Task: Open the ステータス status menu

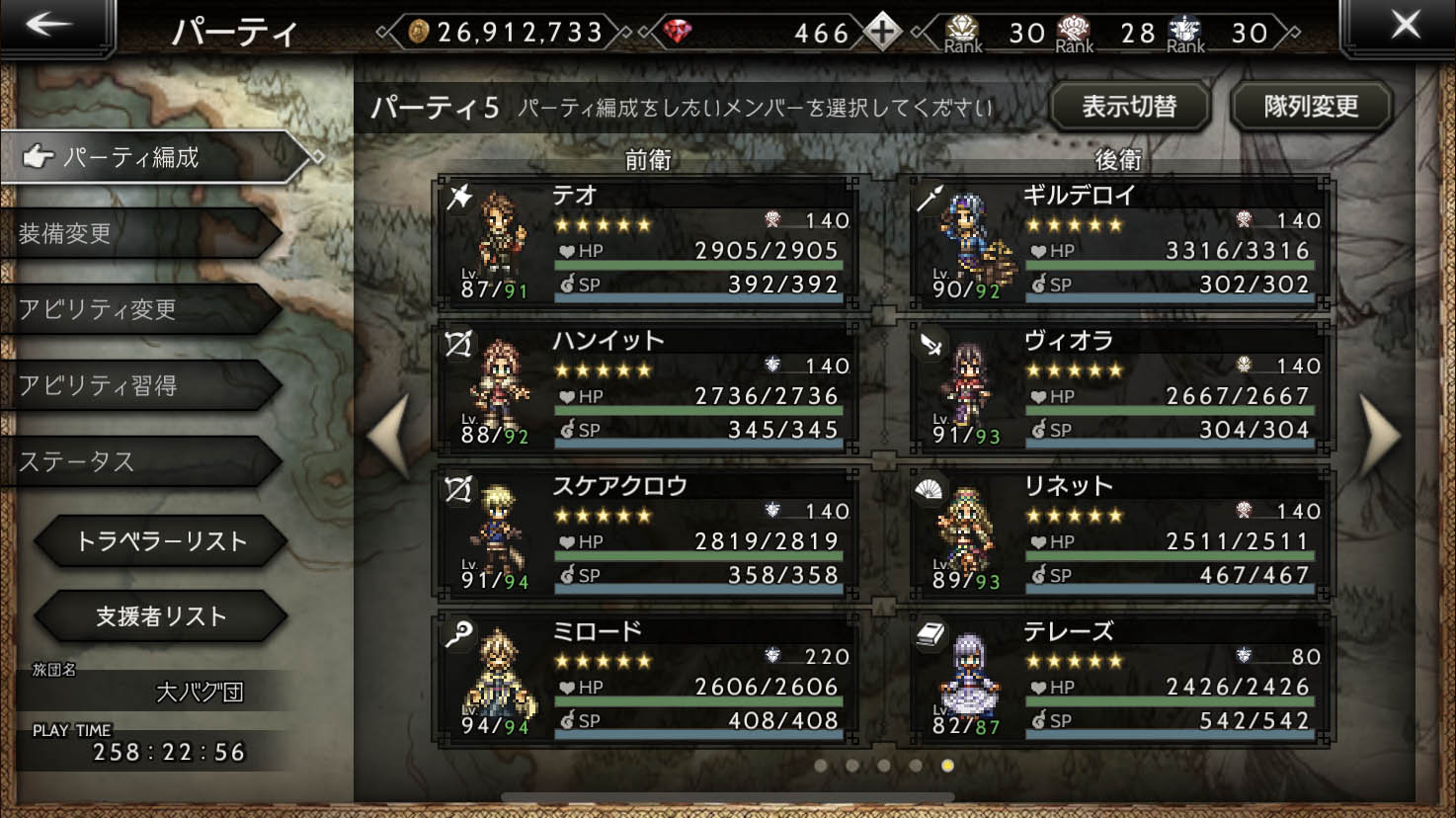Action: click(138, 461)
